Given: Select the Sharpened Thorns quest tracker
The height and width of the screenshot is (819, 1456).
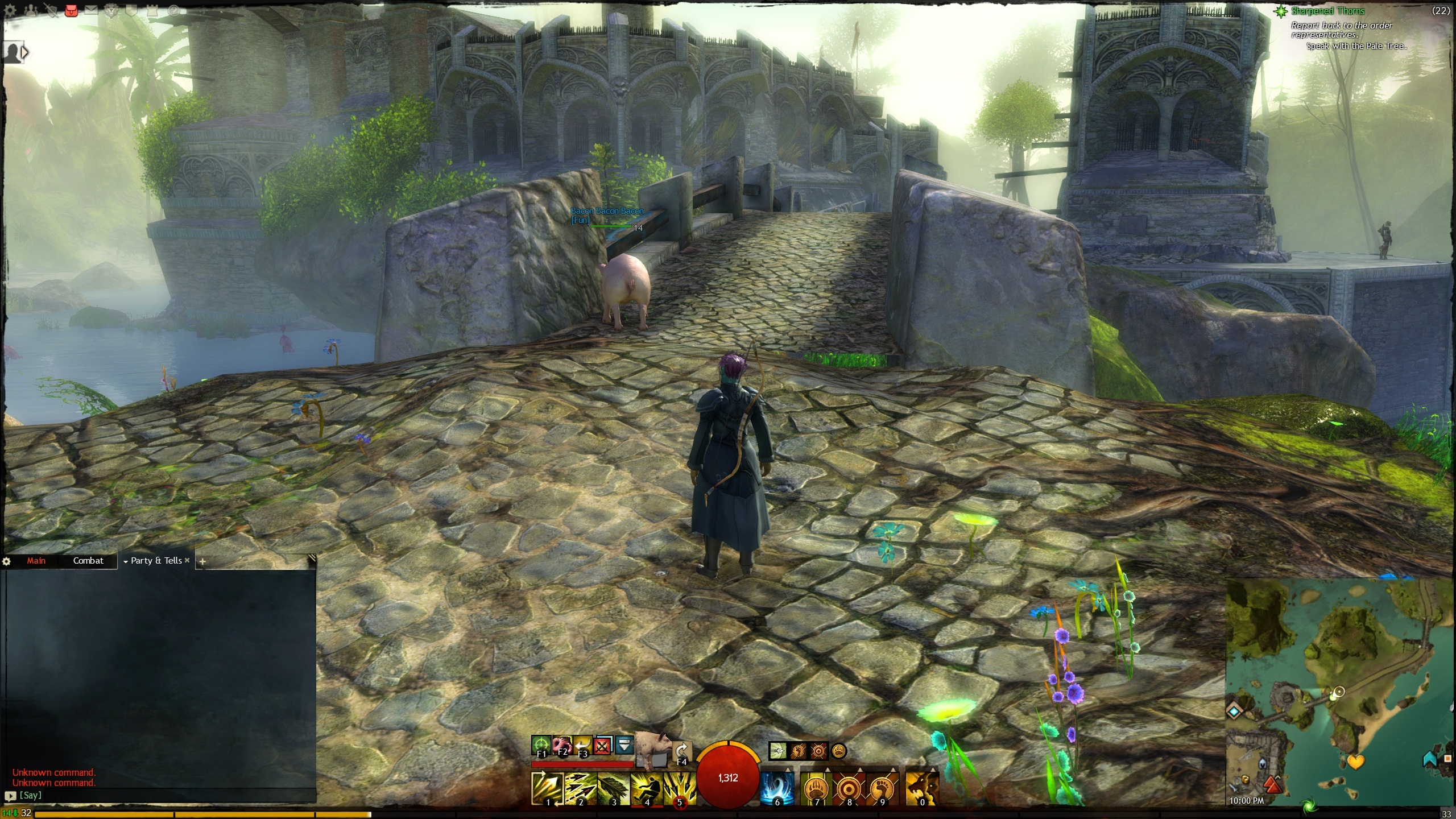Looking at the screenshot, I should 1327,11.
